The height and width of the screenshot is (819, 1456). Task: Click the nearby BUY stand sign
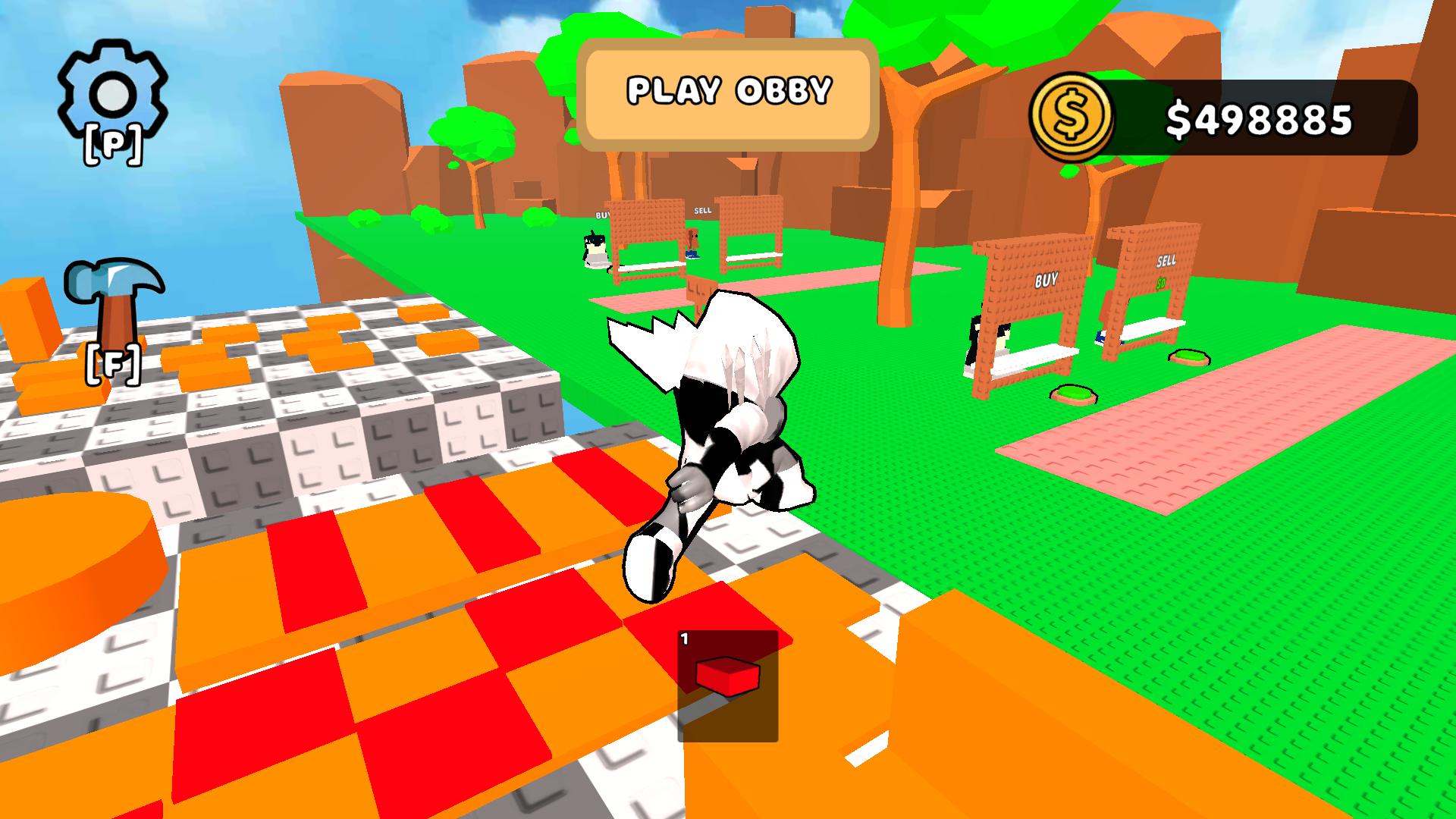pos(1045,279)
